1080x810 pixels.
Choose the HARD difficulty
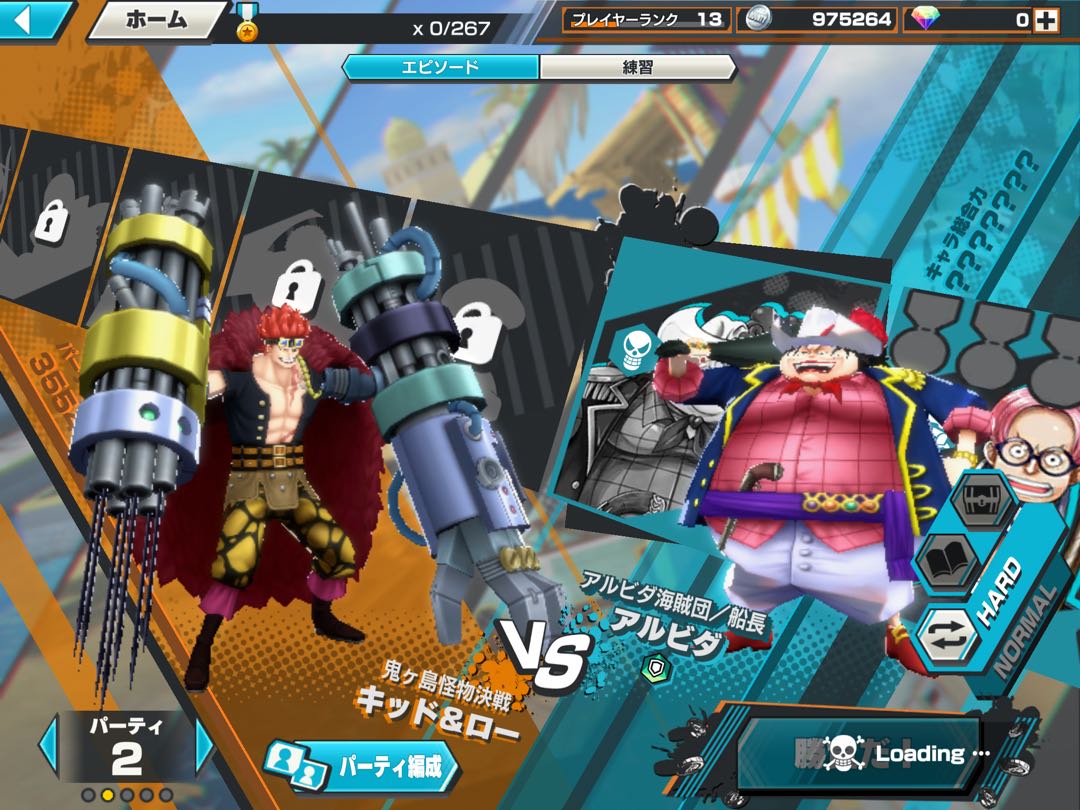click(x=1001, y=594)
